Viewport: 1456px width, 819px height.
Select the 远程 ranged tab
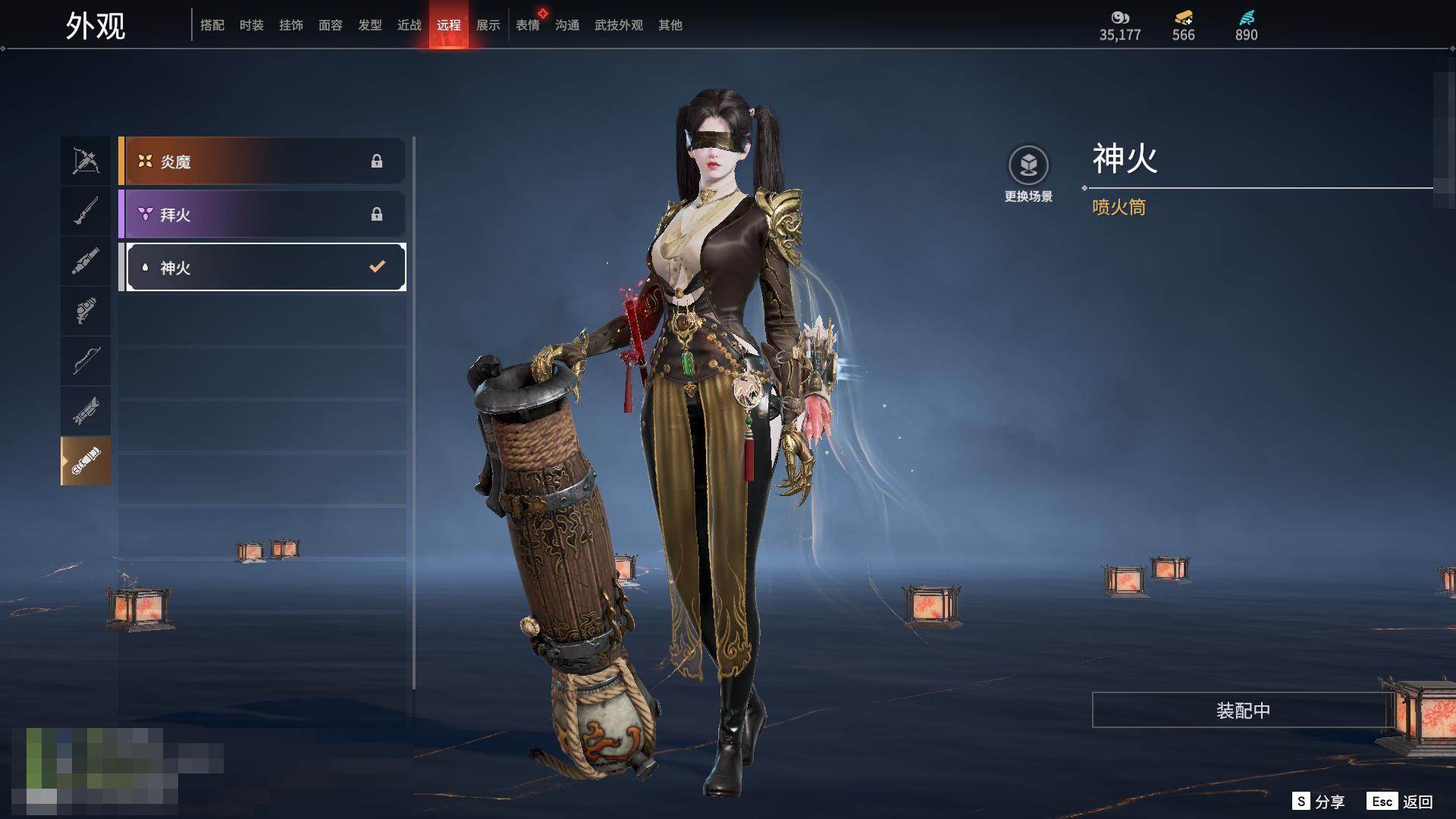pyautogui.click(x=449, y=25)
